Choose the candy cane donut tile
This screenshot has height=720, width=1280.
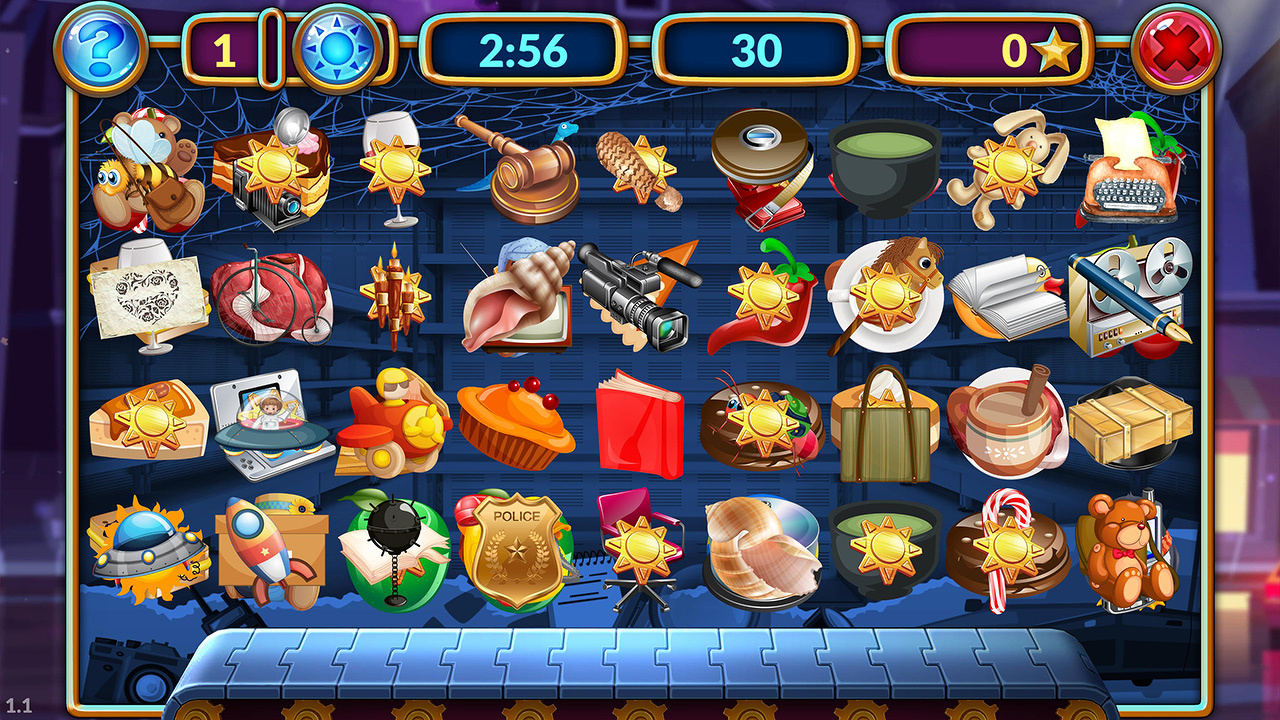[x=1003, y=550]
